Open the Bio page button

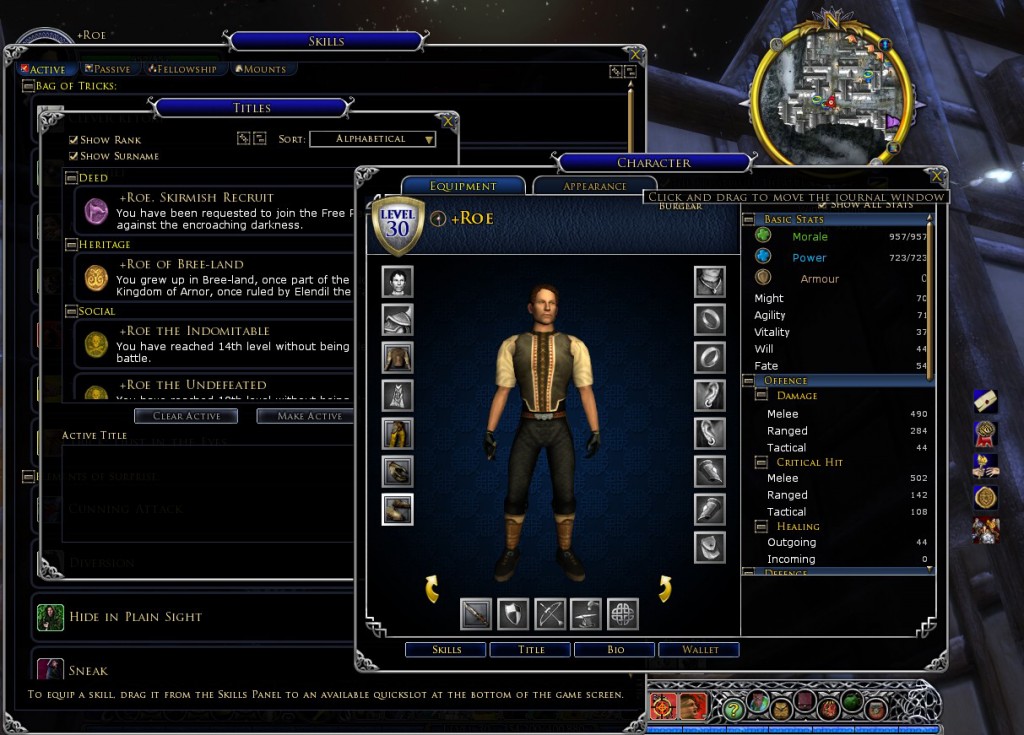pyautogui.click(x=615, y=650)
